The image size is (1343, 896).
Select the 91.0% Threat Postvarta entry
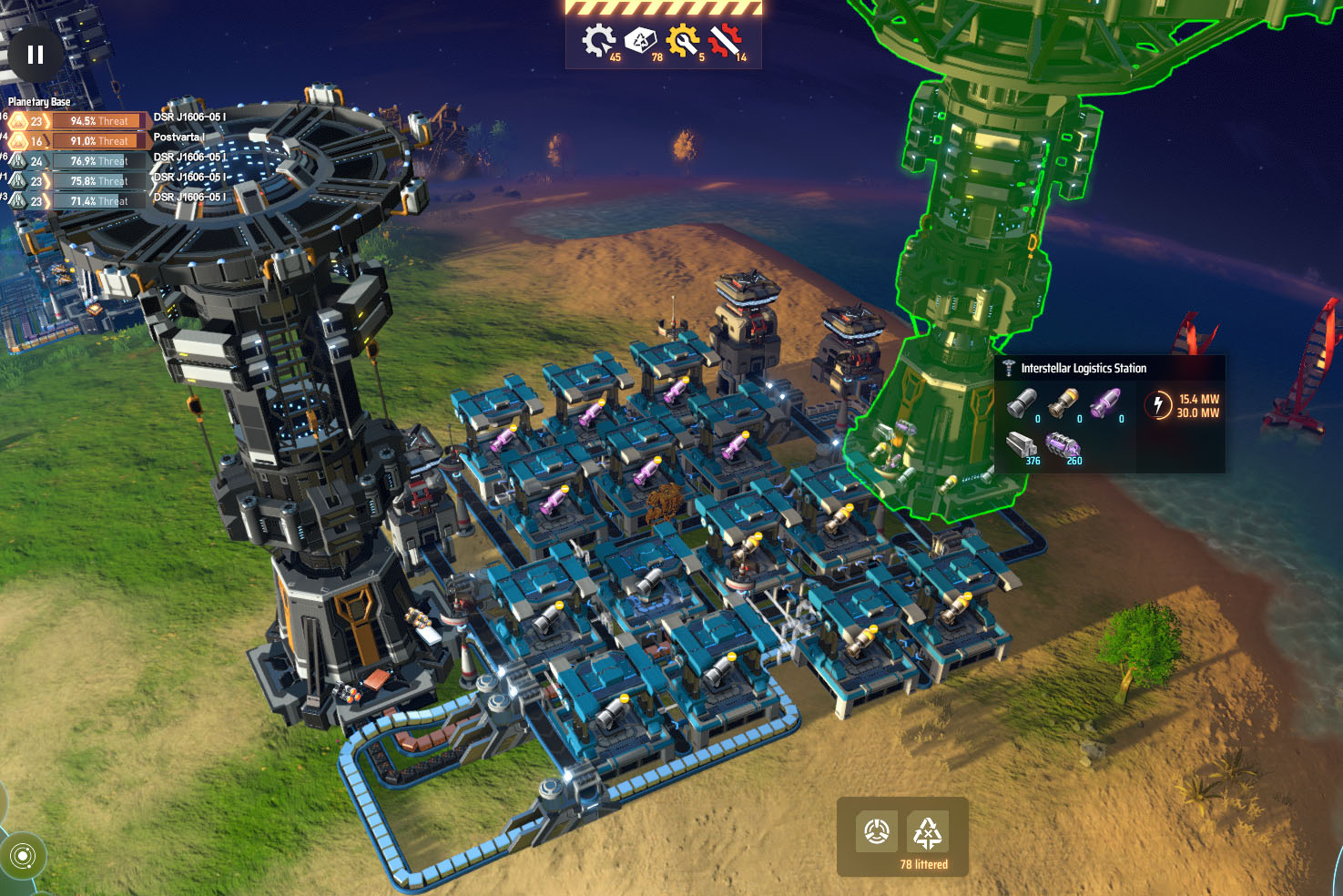pos(99,141)
